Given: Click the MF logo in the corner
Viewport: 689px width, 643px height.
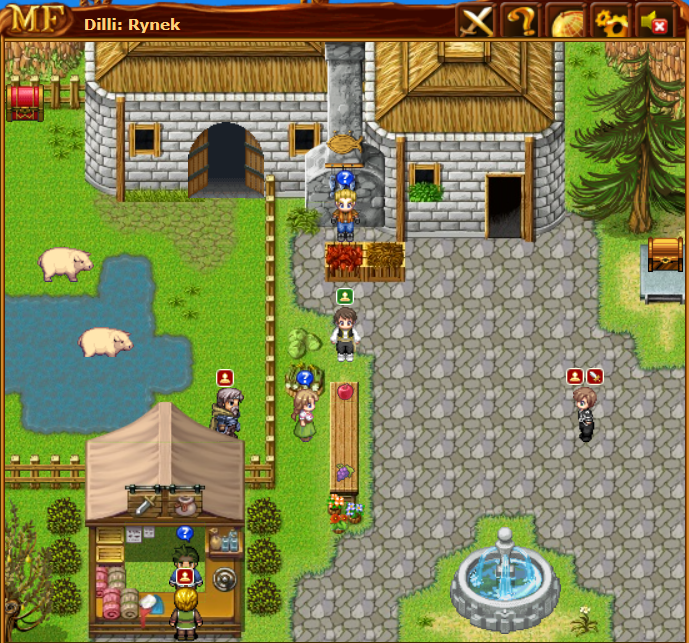Looking at the screenshot, I should [x=35, y=20].
